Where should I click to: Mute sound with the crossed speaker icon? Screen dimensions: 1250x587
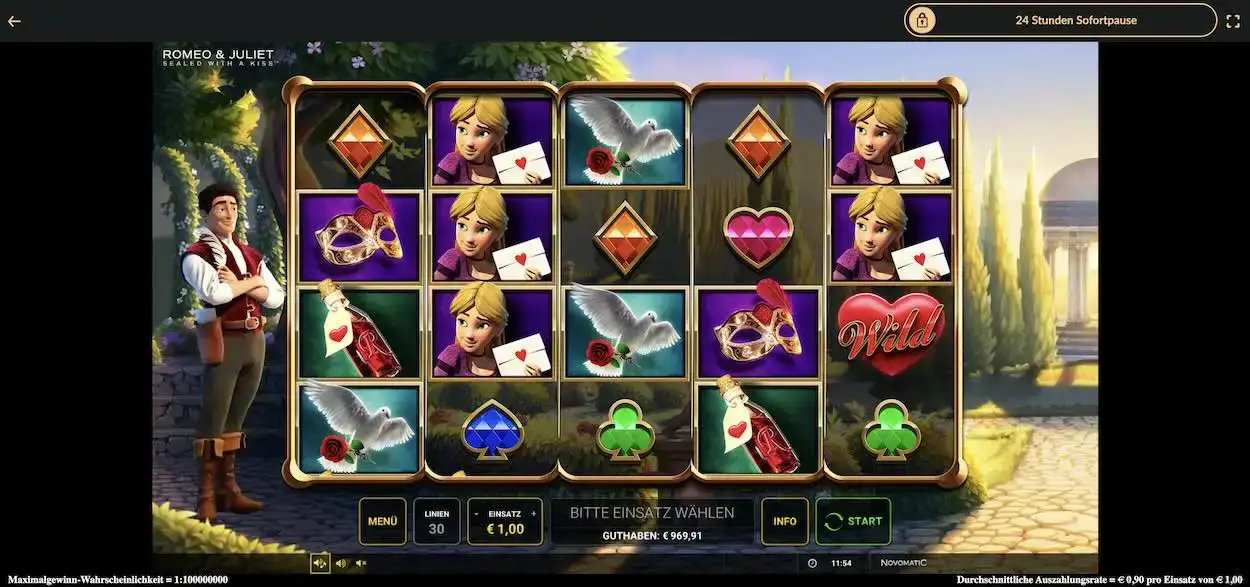[361, 563]
